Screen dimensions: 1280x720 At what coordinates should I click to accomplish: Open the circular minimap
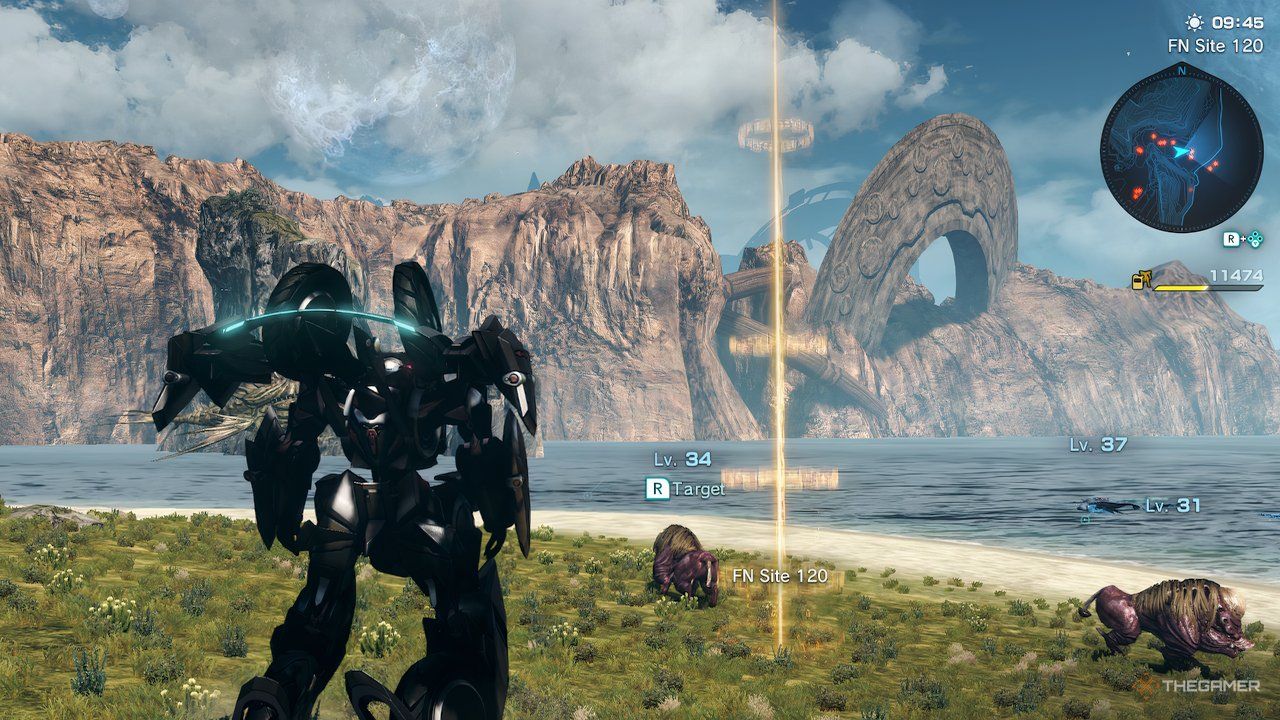(x=1181, y=145)
